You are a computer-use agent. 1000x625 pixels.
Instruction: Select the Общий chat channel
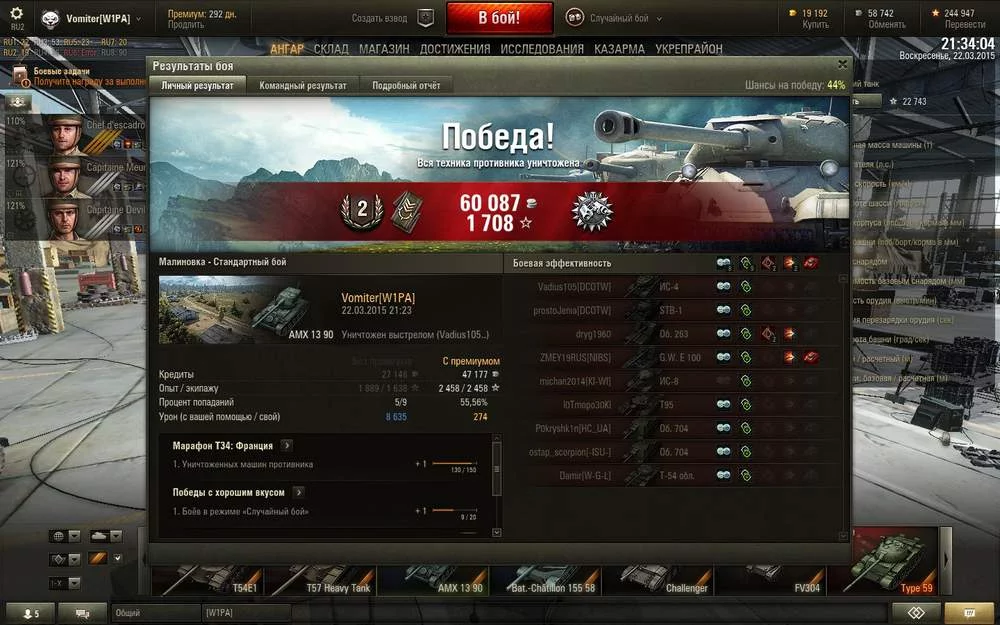pos(148,612)
